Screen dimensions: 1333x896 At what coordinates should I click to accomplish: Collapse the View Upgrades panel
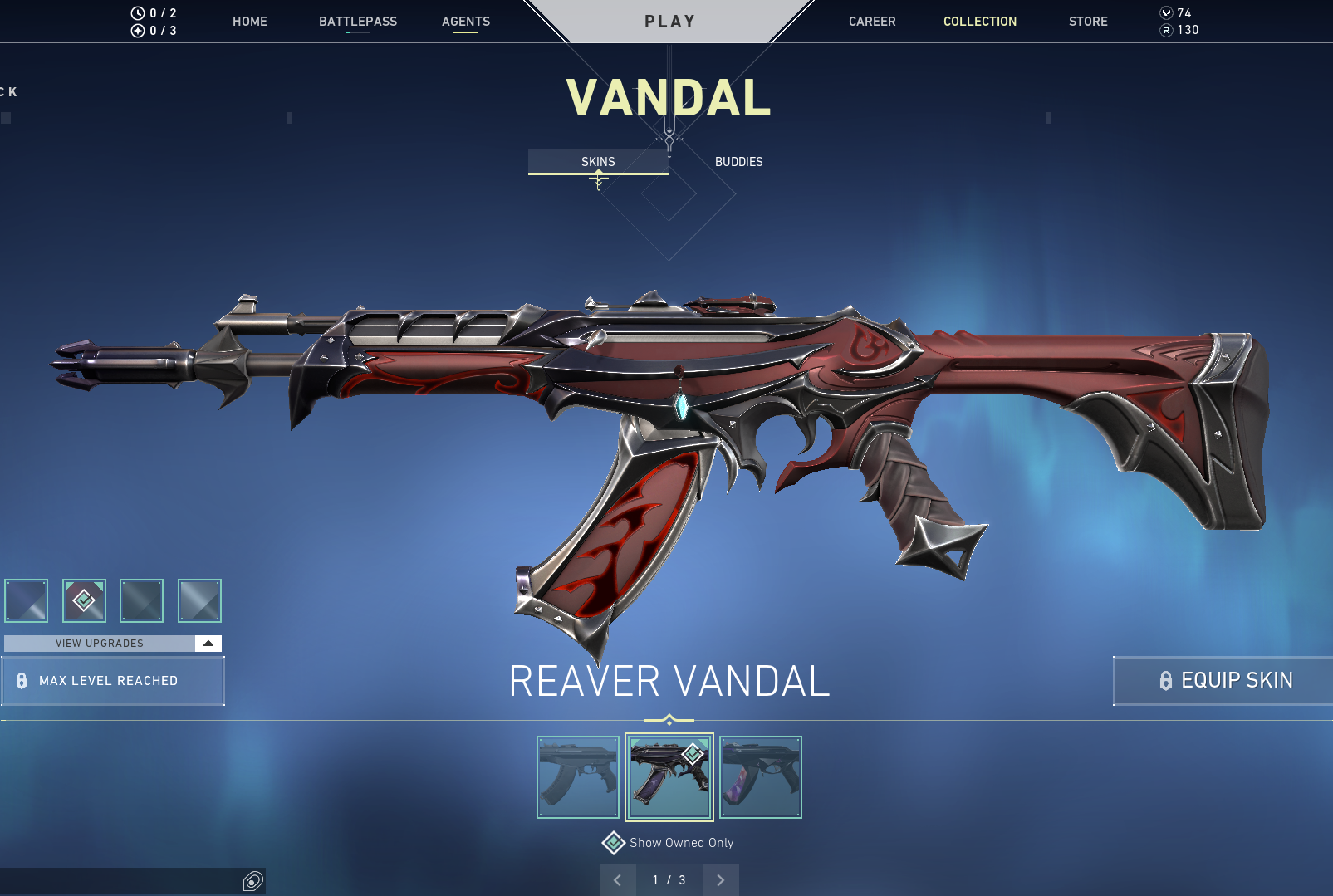point(207,643)
